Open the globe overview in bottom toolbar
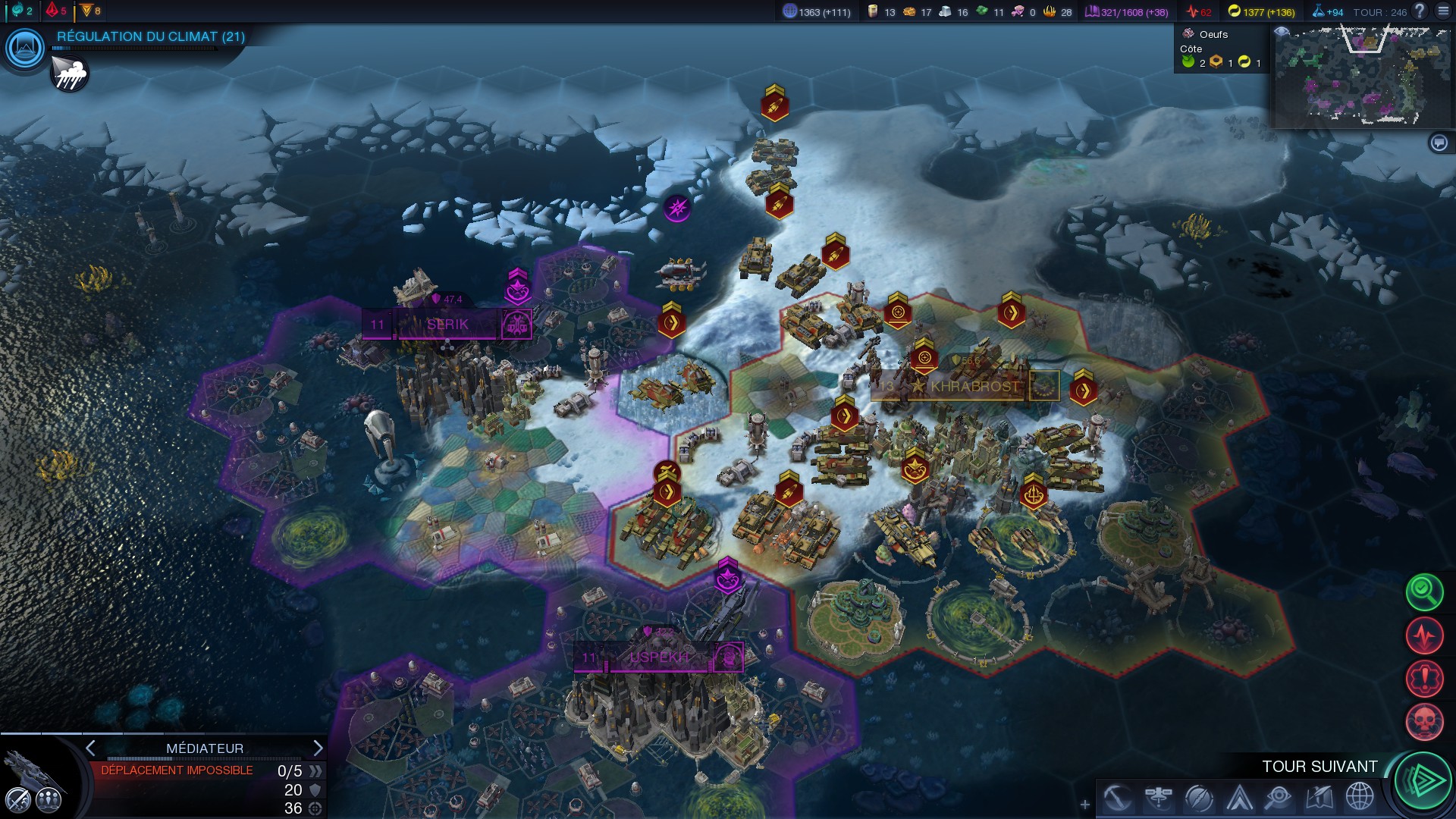 pyautogui.click(x=1360, y=798)
